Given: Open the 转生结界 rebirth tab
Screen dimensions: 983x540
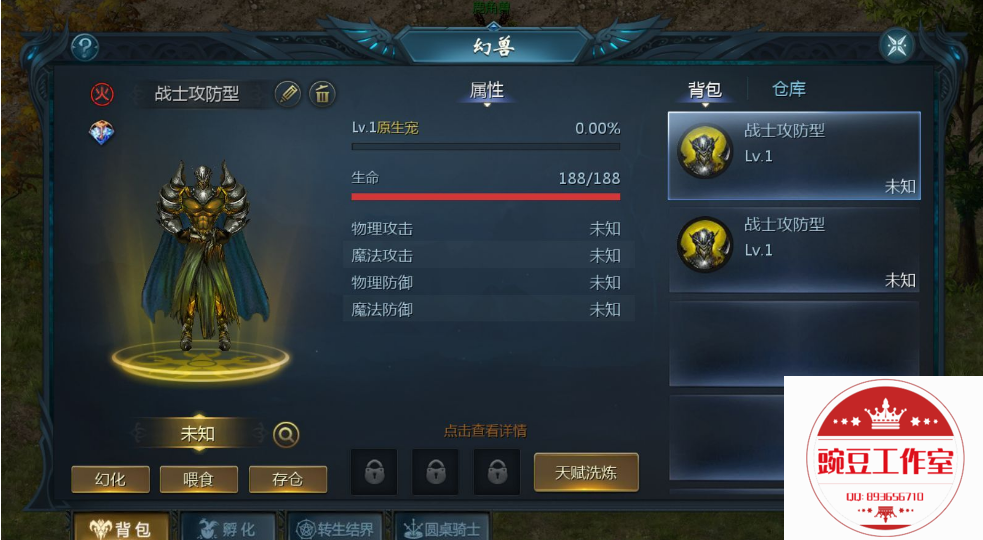Looking at the screenshot, I should click(334, 527).
